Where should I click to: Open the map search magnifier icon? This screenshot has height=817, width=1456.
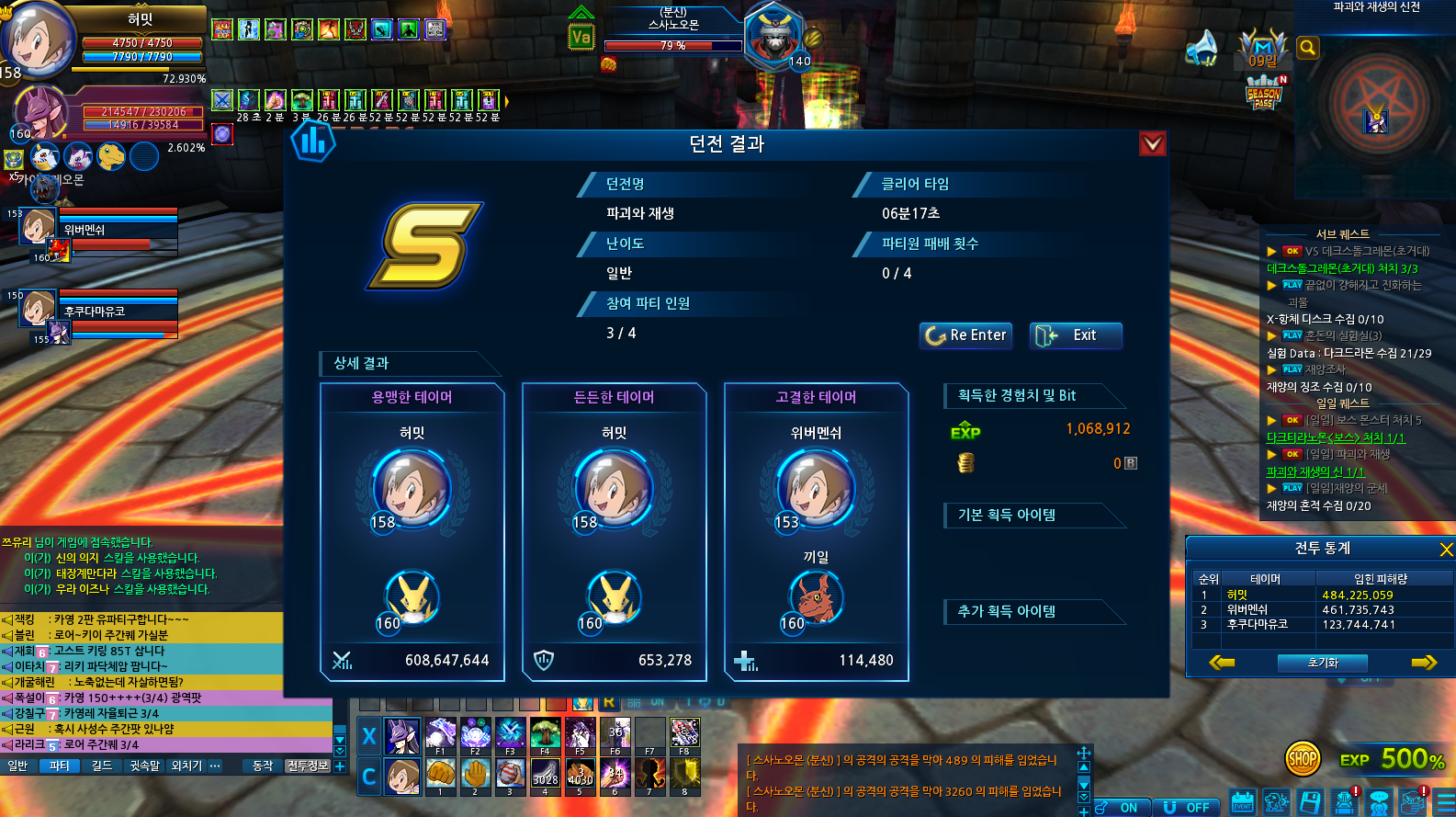(1308, 48)
